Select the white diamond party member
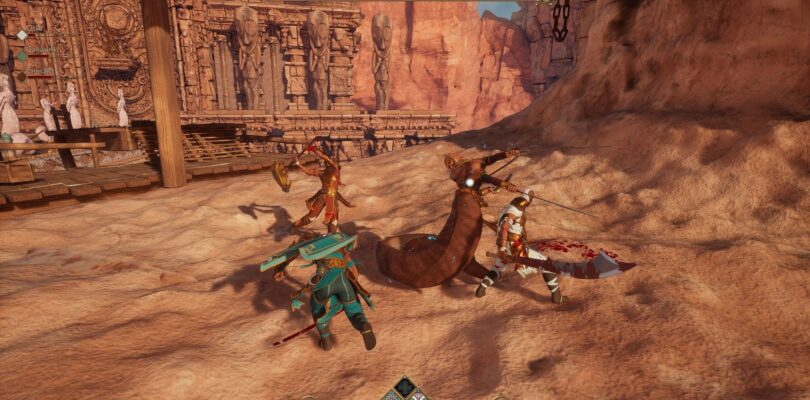This screenshot has height=400, width=810. [x=22, y=35]
